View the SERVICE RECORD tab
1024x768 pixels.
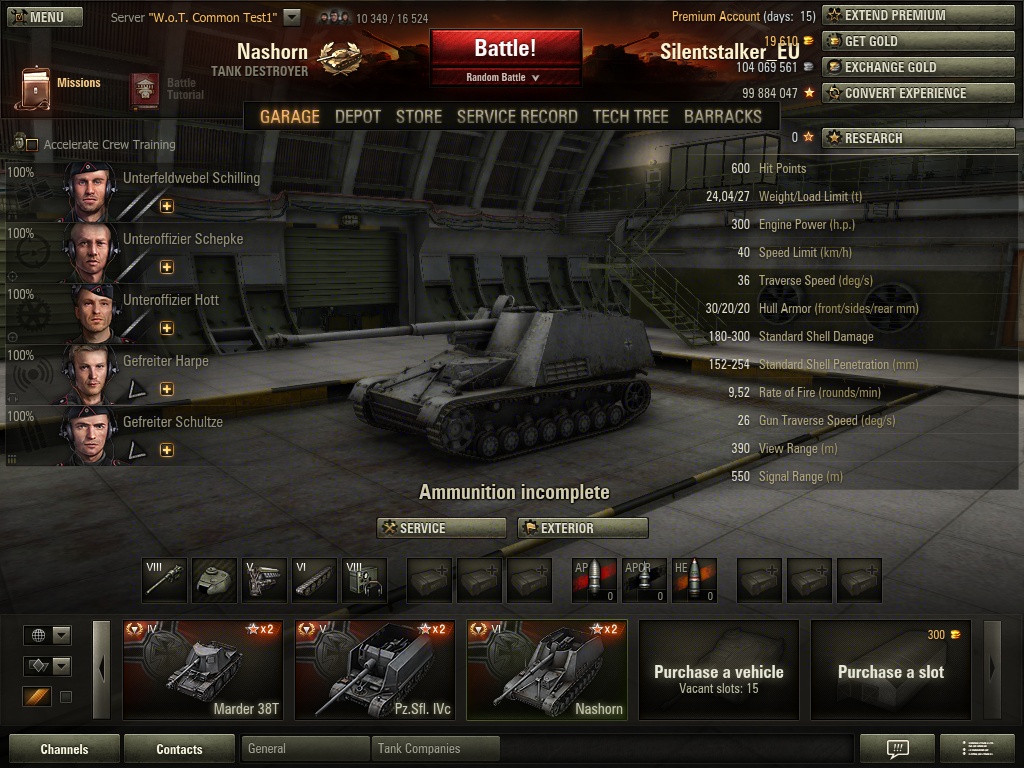(x=517, y=116)
